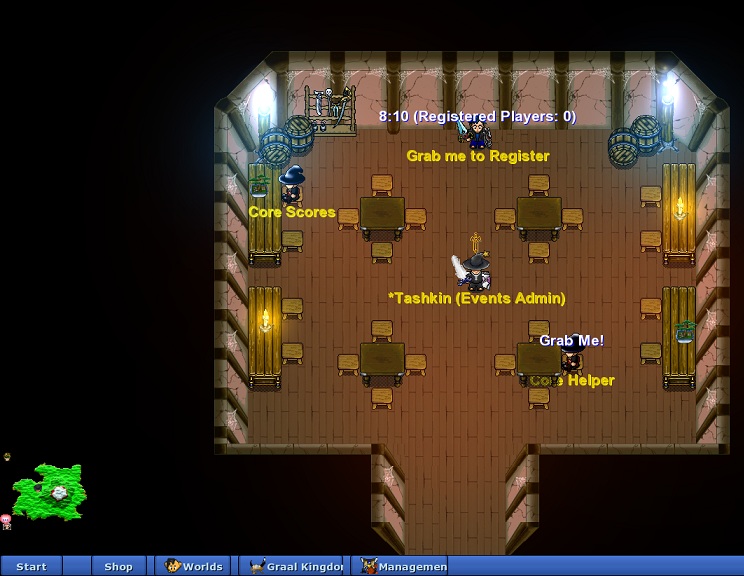
Task: Open the Start menu
Action: pyautogui.click(x=31, y=566)
